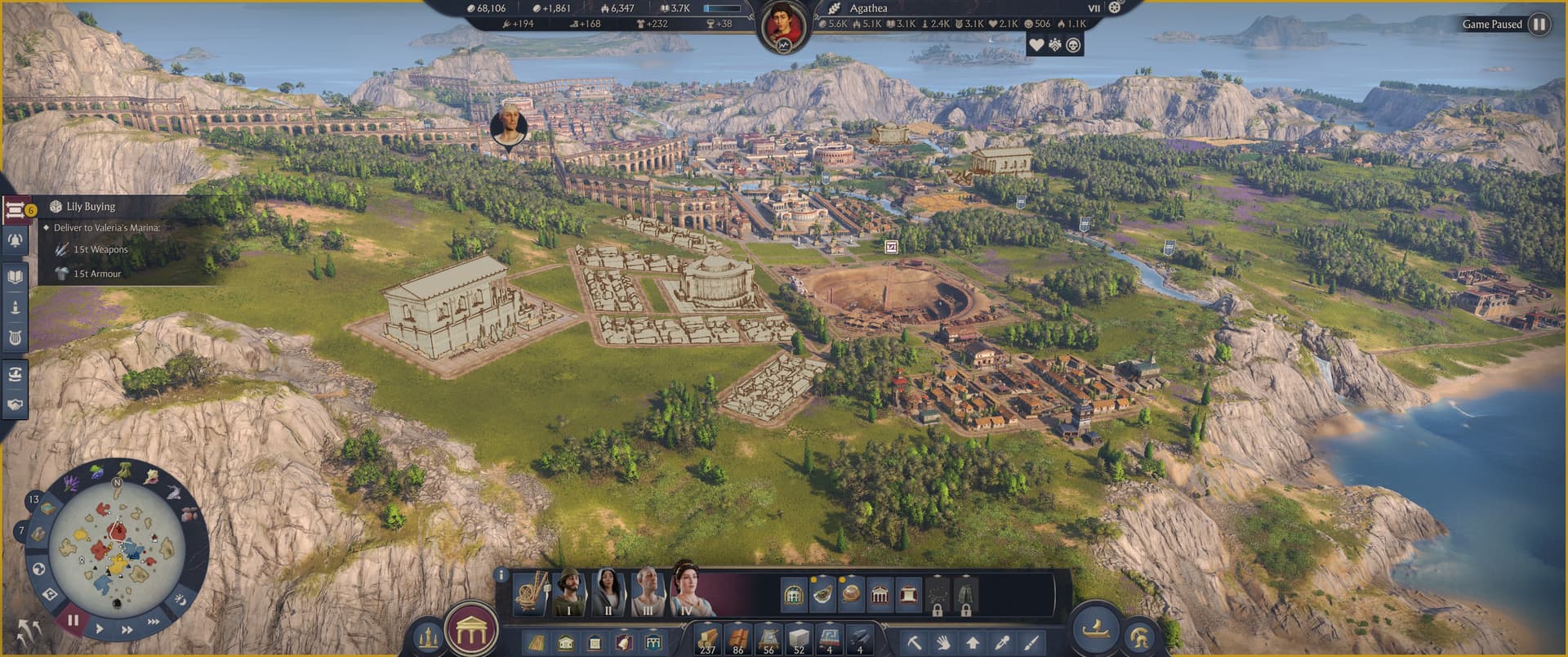Screen dimensions: 1568x657
Task: Open the main building menu temple button
Action: point(470,631)
